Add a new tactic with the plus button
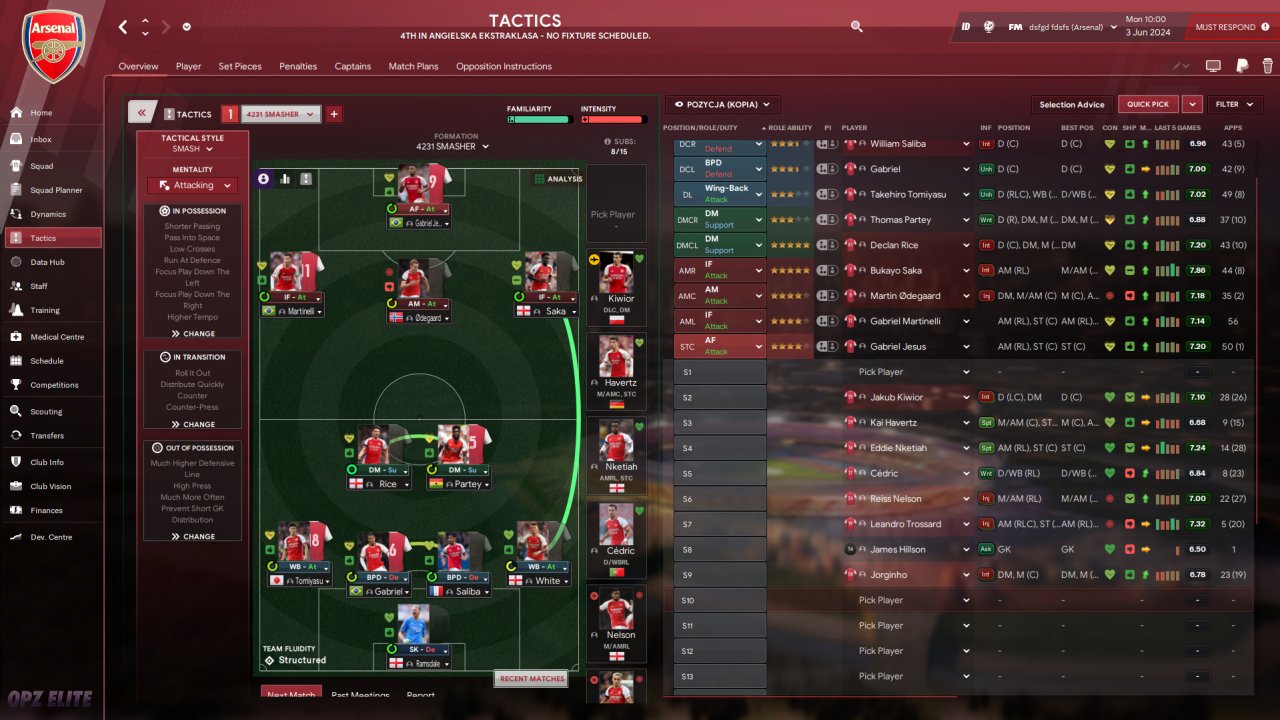 [334, 114]
